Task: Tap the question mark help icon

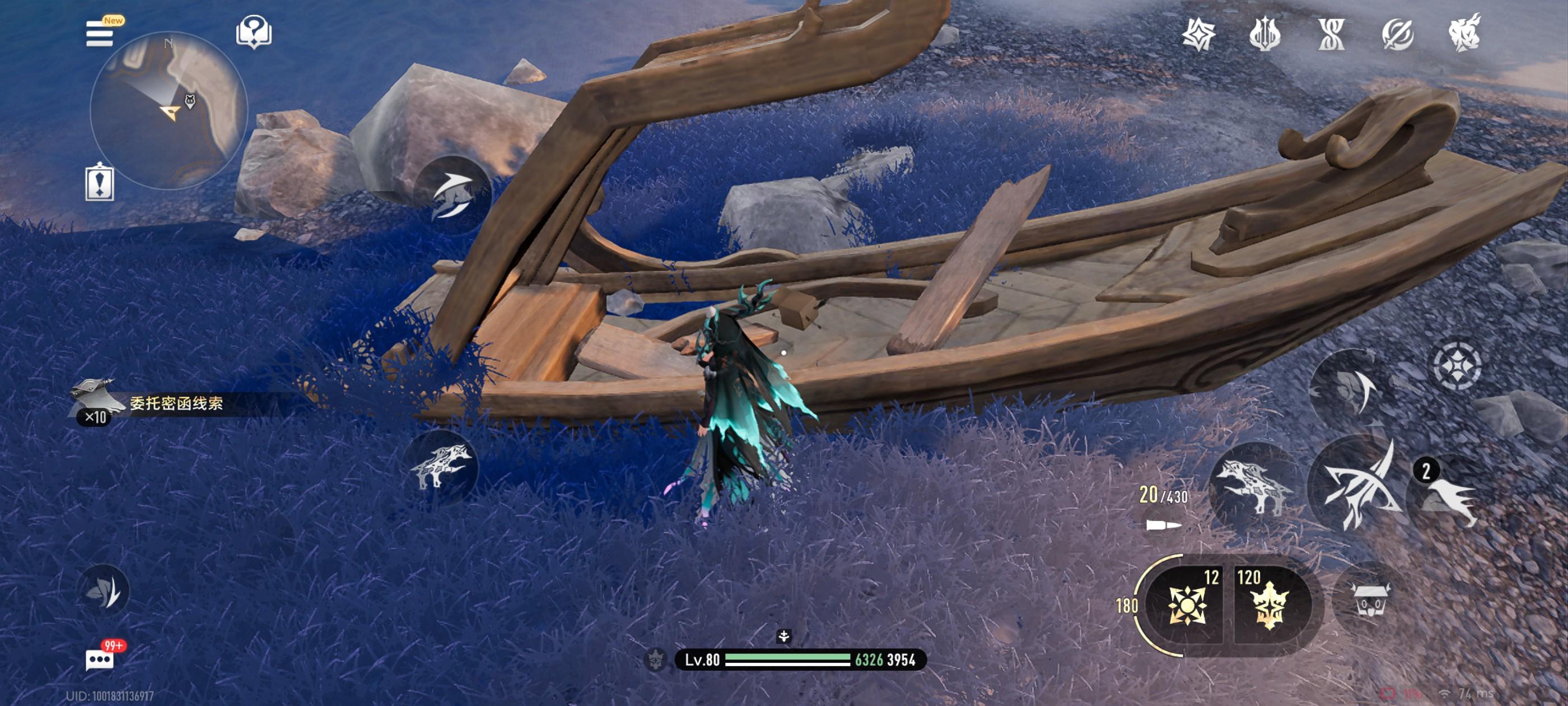Action: pos(253,32)
